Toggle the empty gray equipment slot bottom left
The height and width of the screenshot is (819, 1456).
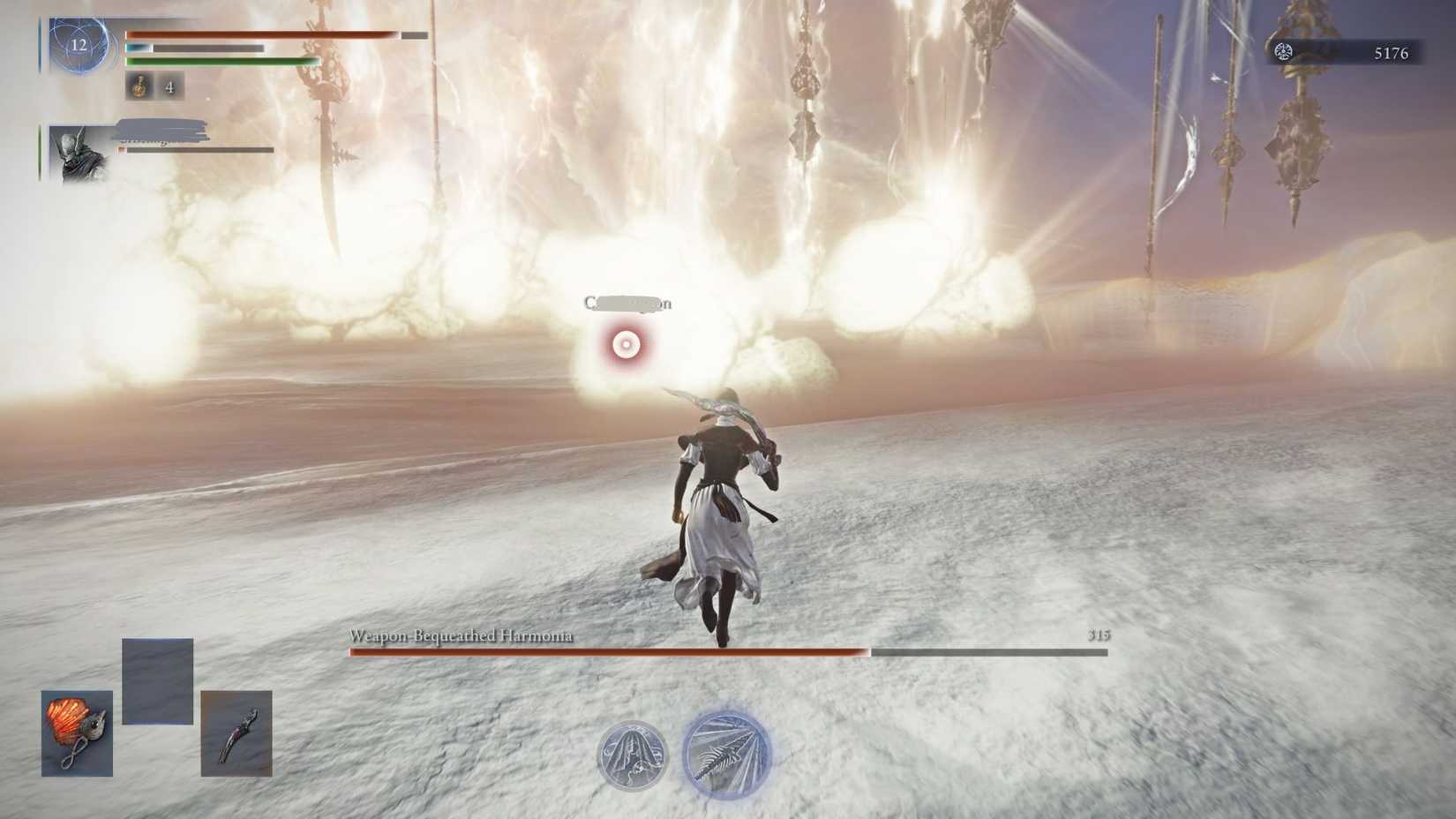(160, 681)
